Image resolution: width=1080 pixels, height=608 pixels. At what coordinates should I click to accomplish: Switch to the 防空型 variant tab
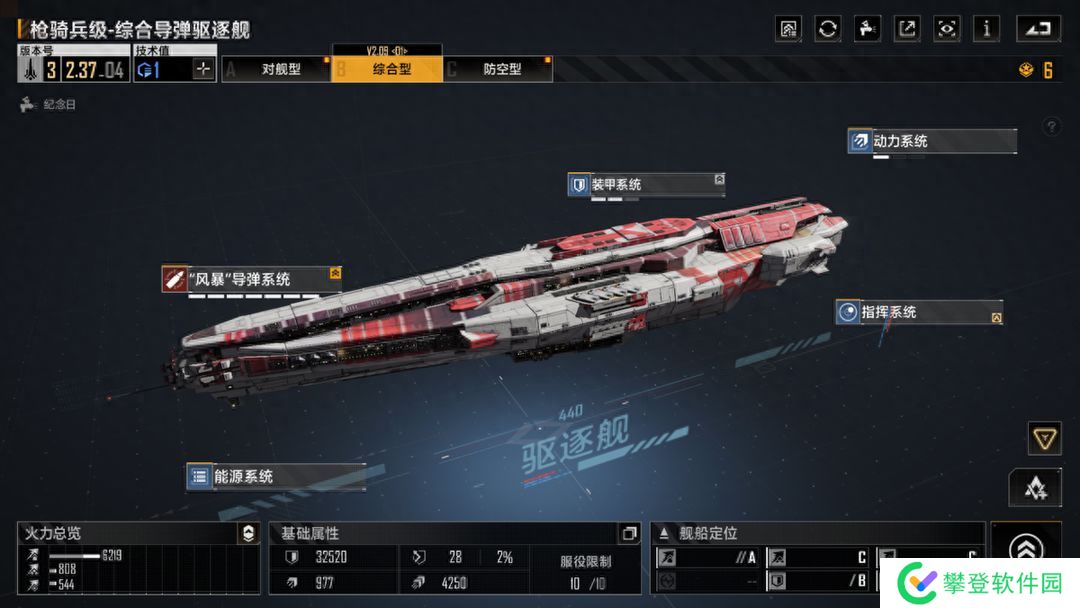501,69
